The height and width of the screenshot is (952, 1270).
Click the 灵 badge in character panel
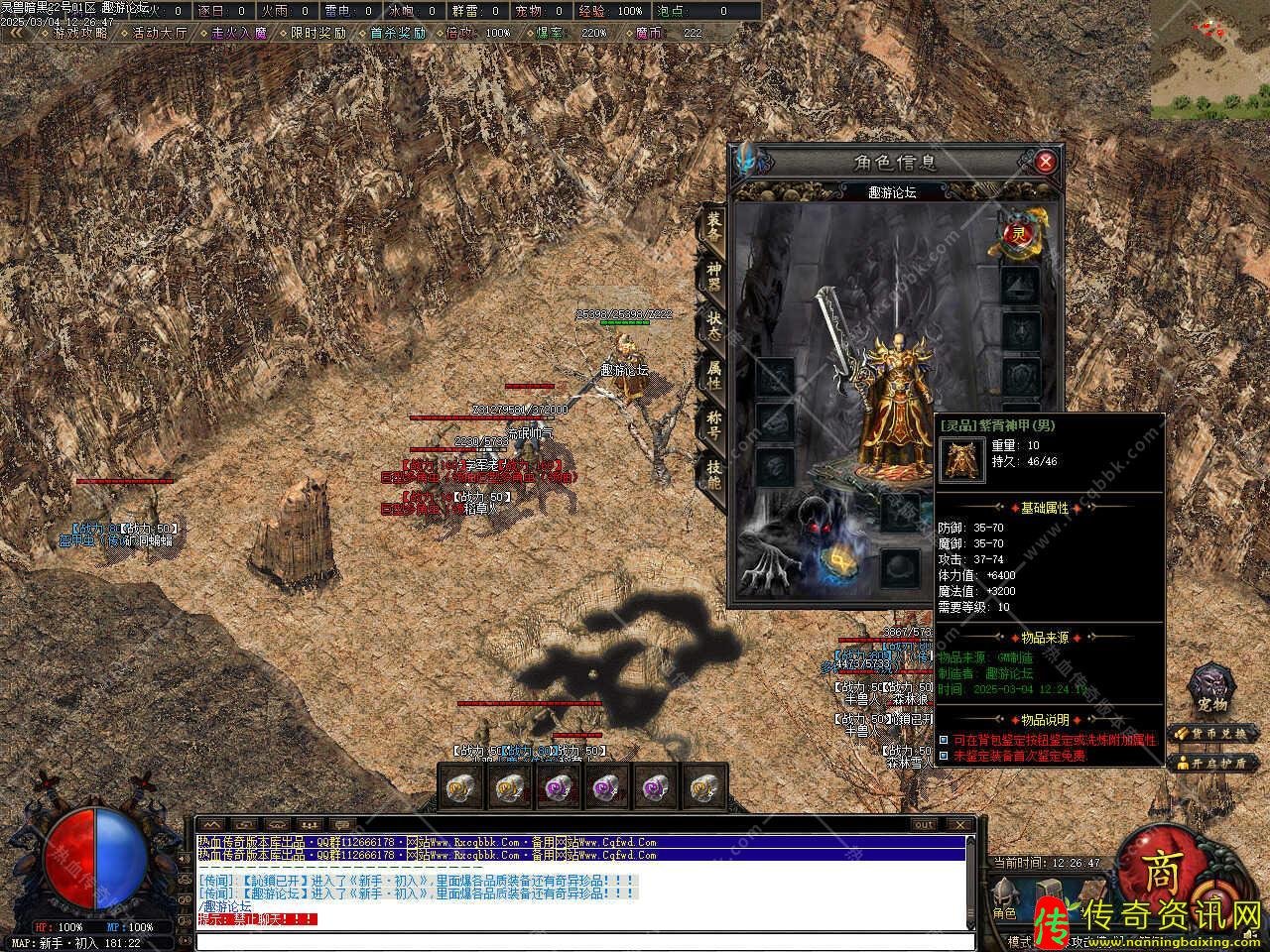click(x=1017, y=234)
